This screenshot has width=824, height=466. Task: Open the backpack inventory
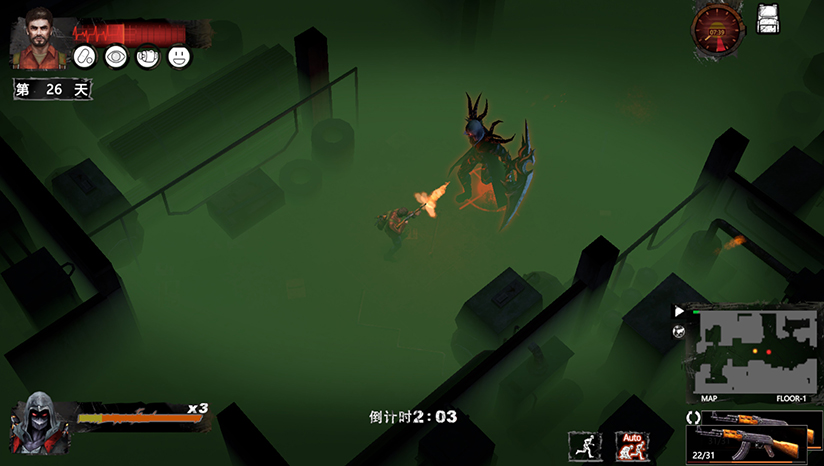(768, 20)
